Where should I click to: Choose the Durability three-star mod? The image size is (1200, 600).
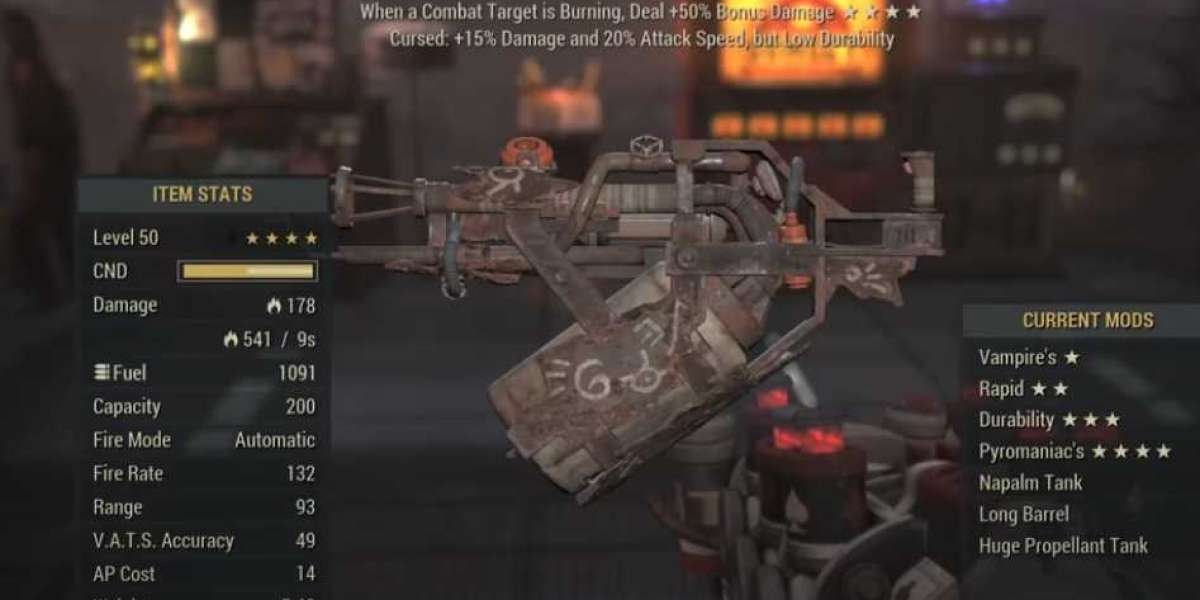pos(1049,420)
